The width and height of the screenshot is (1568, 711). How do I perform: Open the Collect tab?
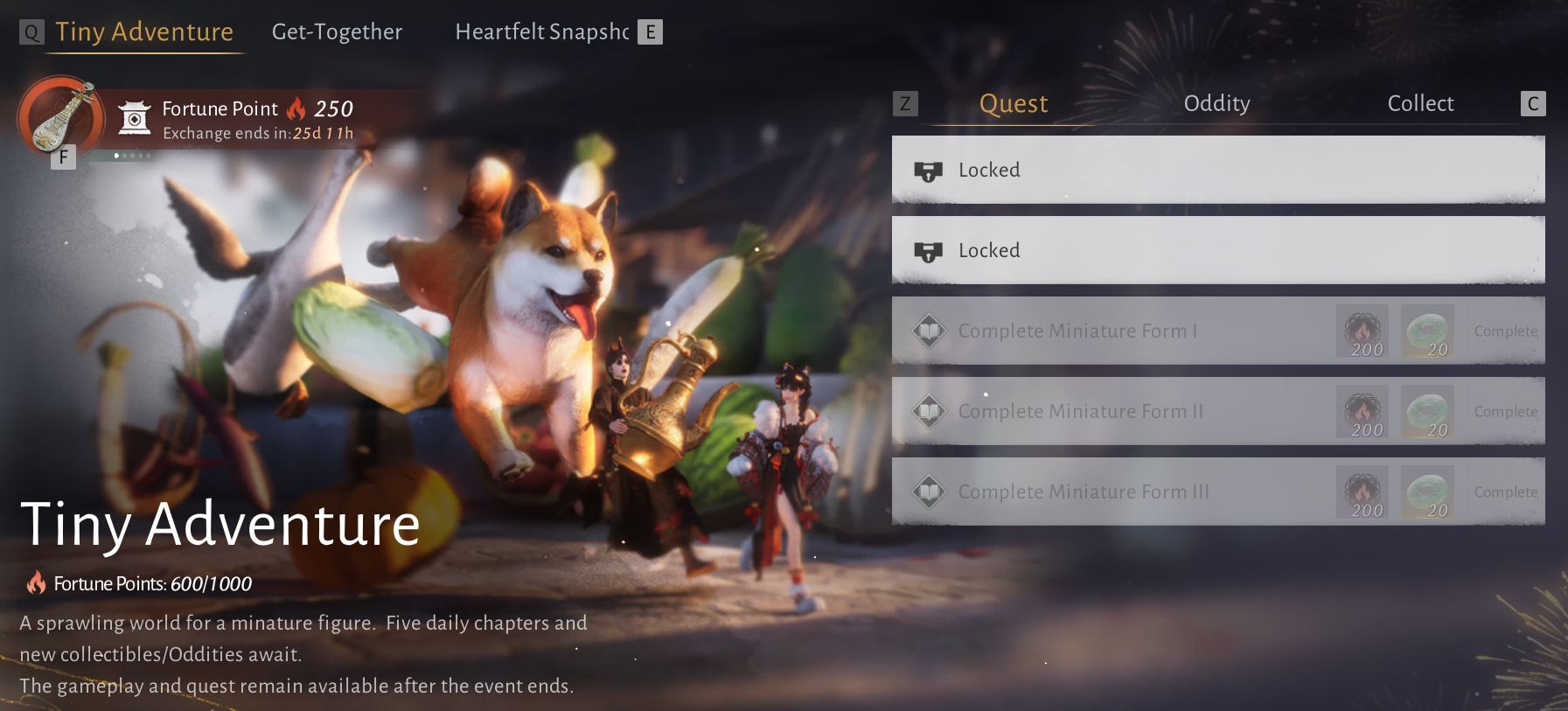point(1420,104)
